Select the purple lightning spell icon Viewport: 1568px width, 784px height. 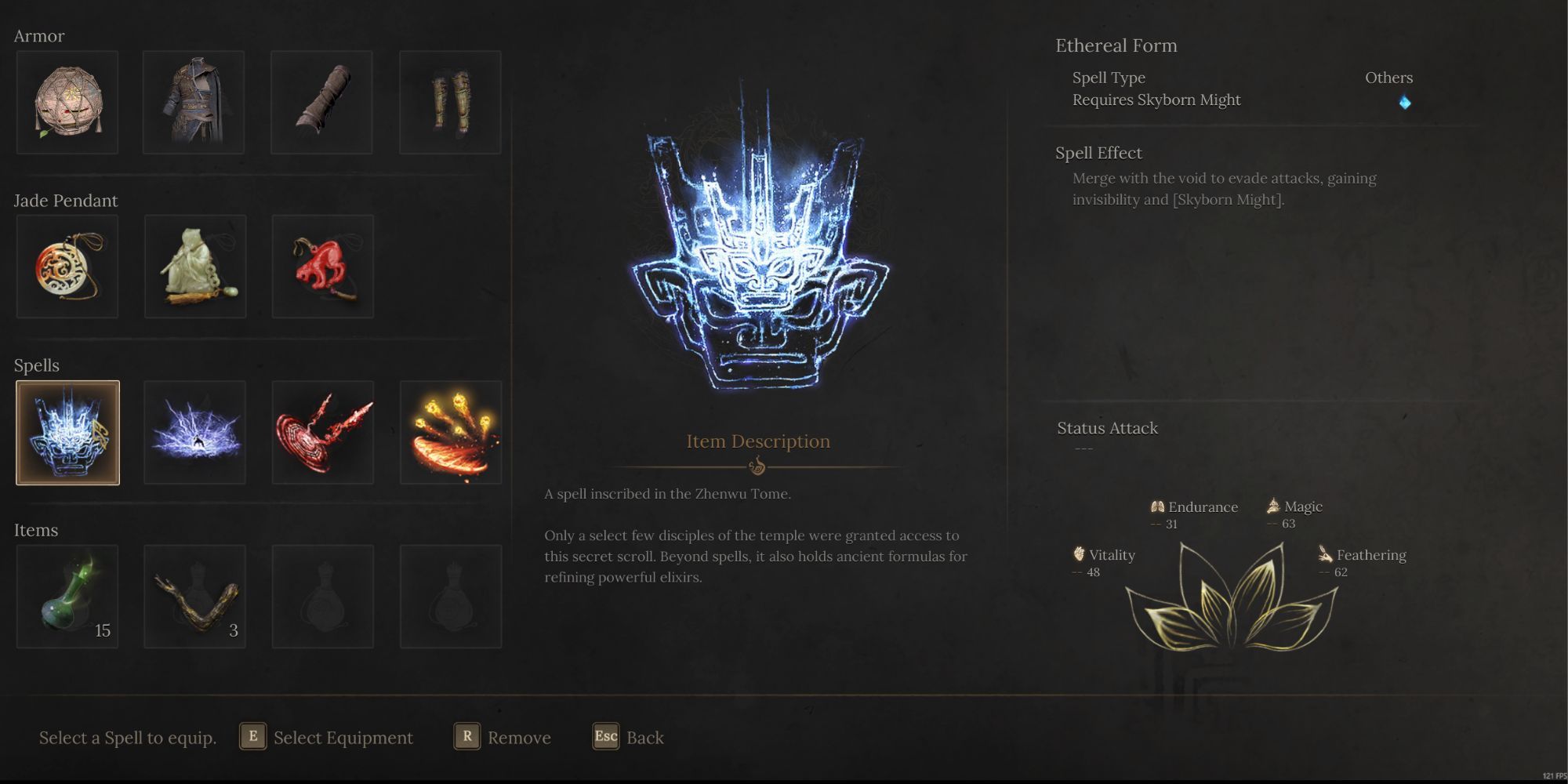(194, 432)
